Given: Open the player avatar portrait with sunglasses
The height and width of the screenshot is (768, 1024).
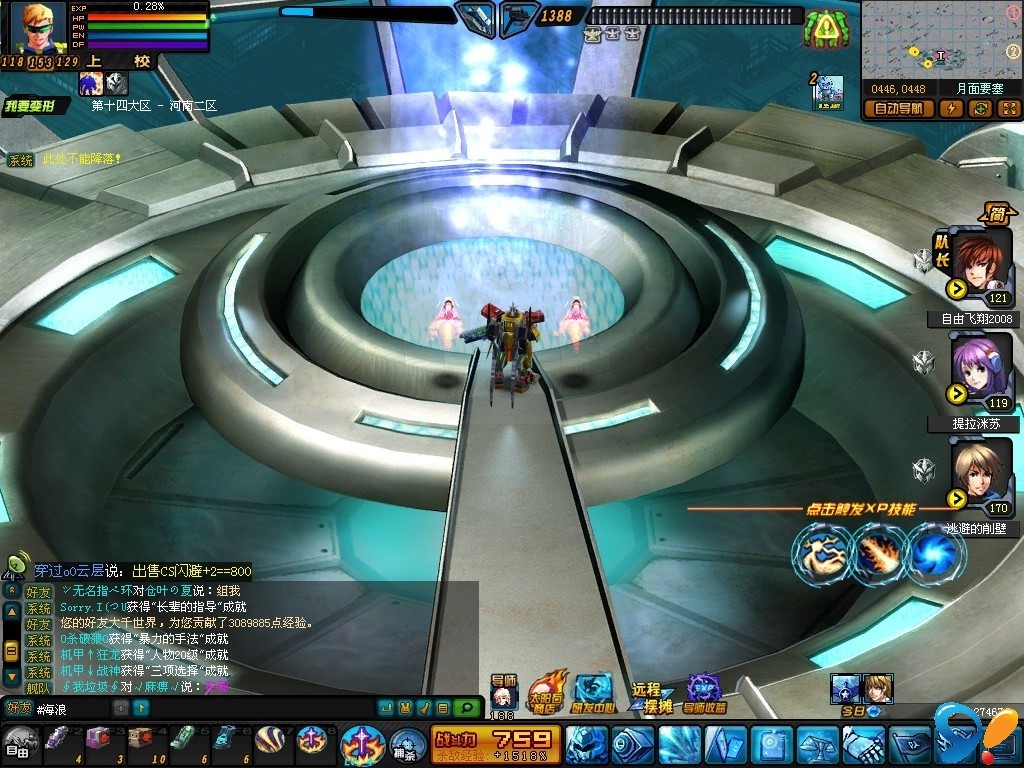Looking at the screenshot, I should point(37,28).
